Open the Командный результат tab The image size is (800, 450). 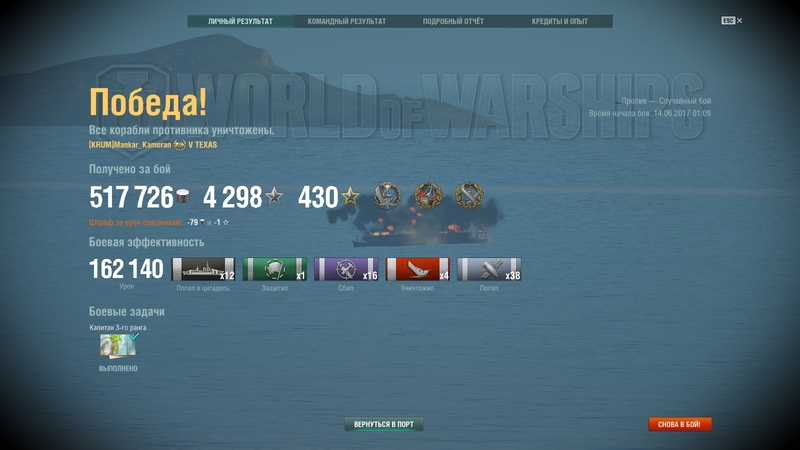click(346, 21)
